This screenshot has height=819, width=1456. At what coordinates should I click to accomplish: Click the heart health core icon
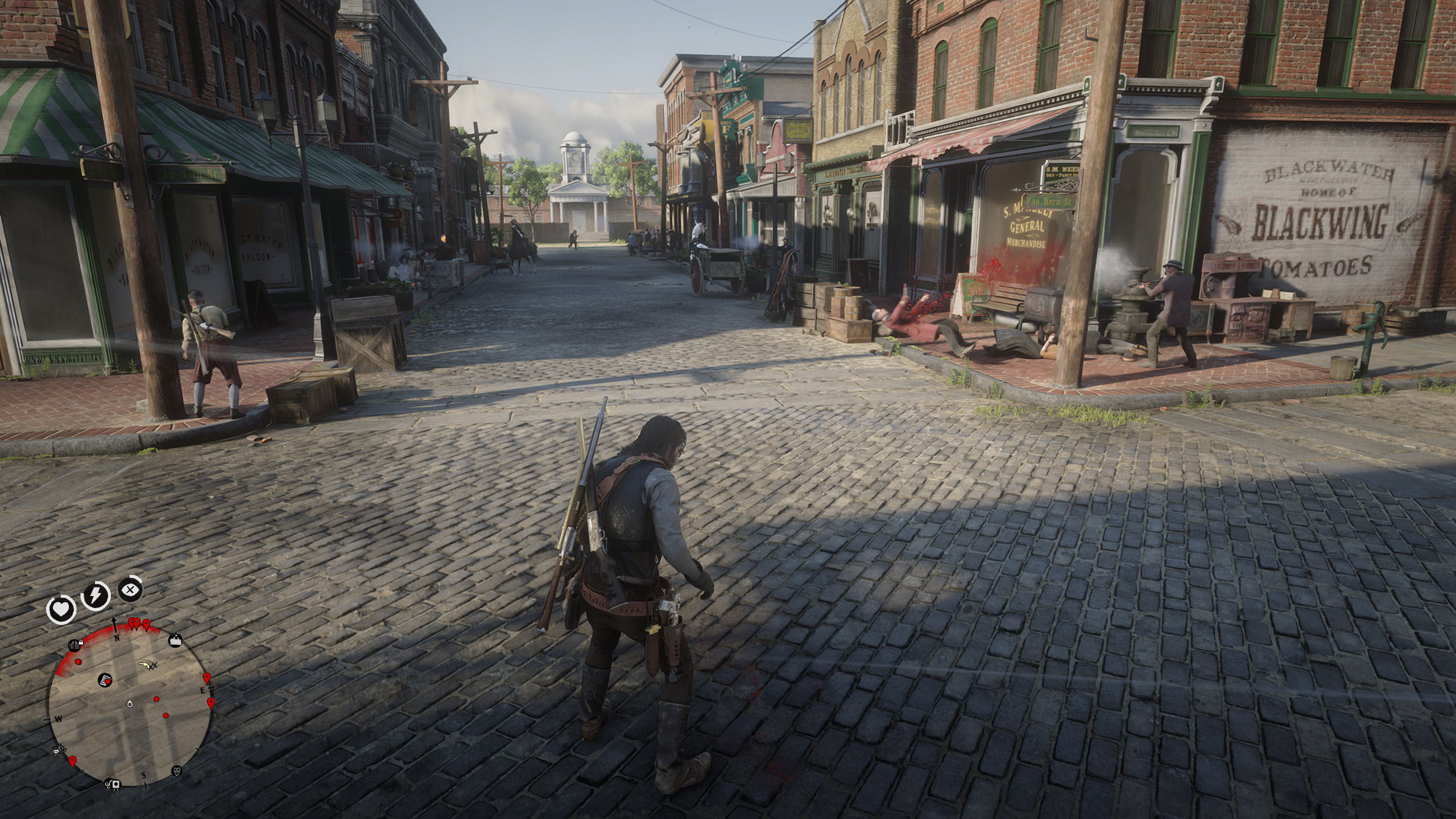(x=61, y=611)
